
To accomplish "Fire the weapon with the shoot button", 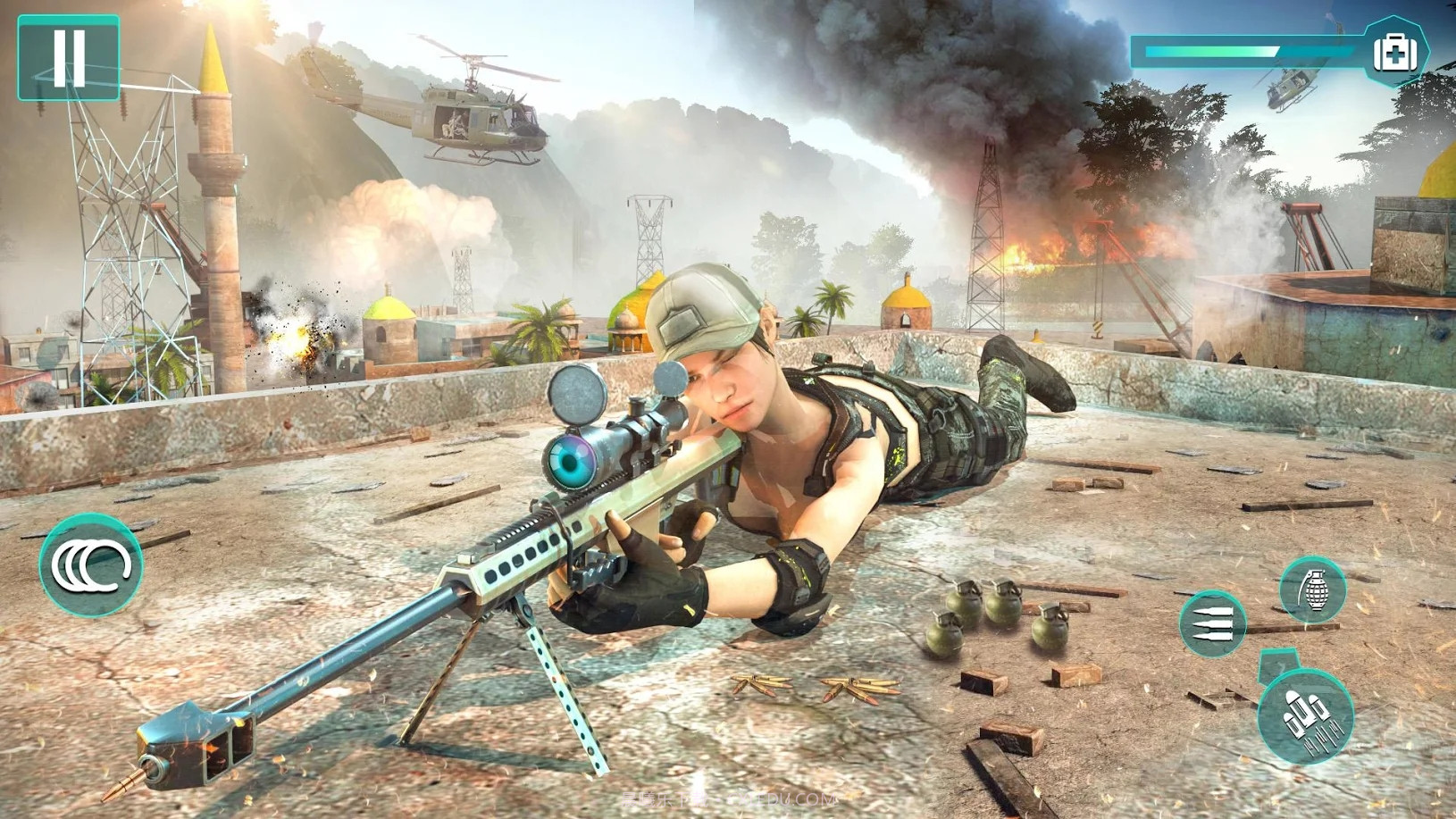I will pos(1305,715).
